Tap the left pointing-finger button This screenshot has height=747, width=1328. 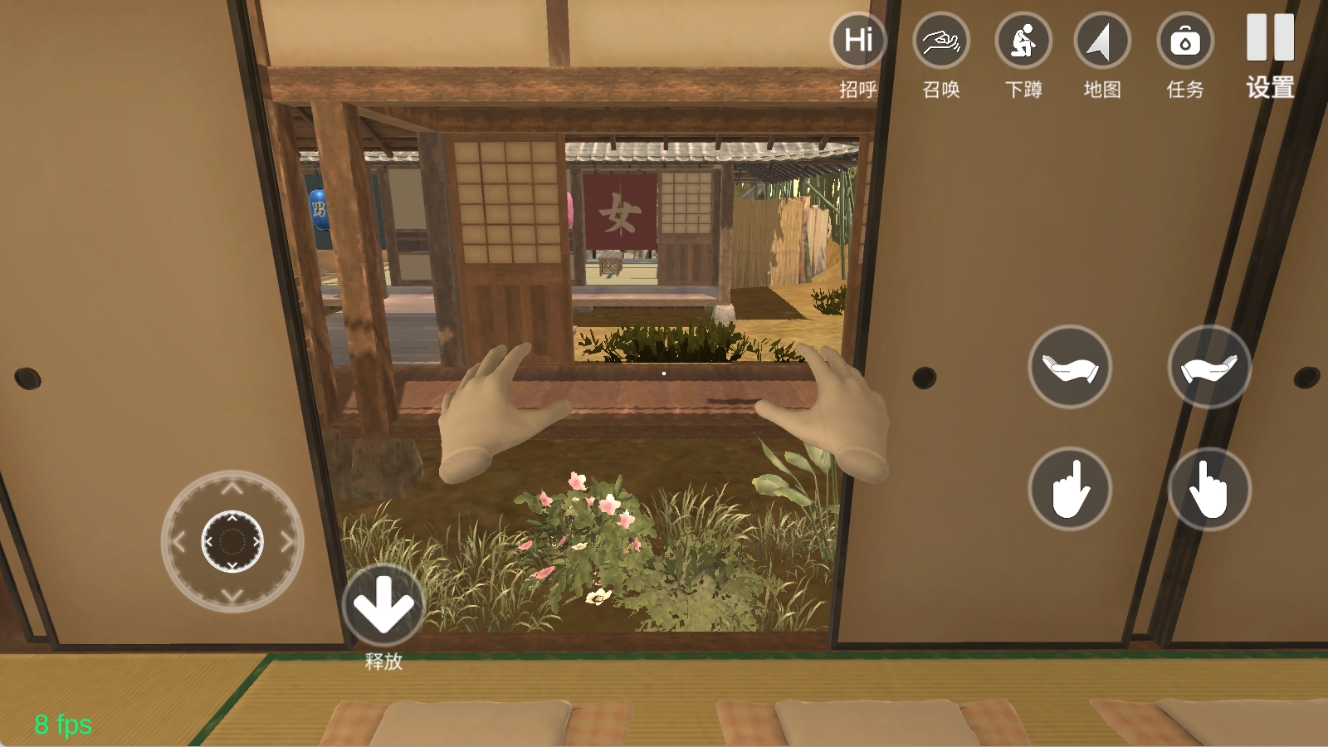tap(1069, 489)
